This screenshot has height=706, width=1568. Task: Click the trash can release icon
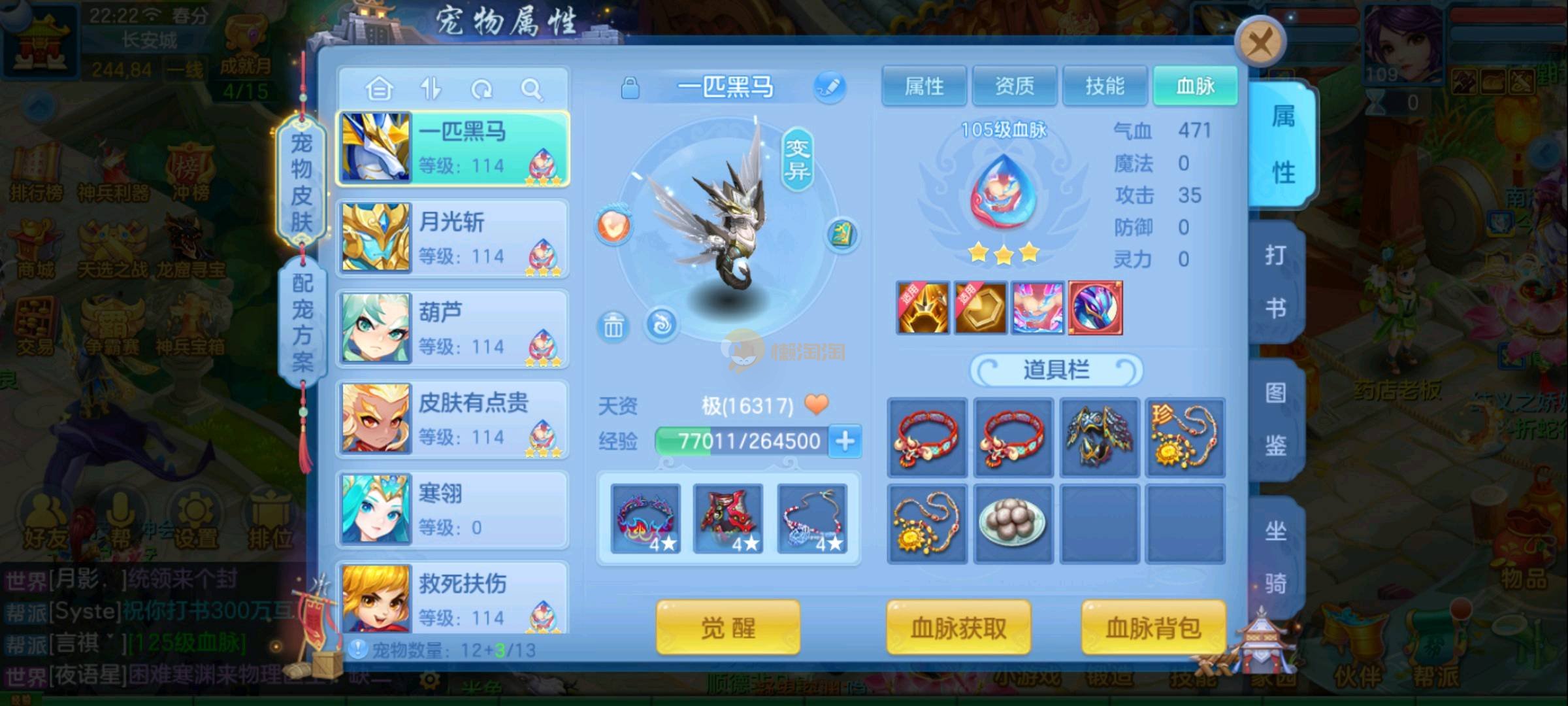coord(613,326)
